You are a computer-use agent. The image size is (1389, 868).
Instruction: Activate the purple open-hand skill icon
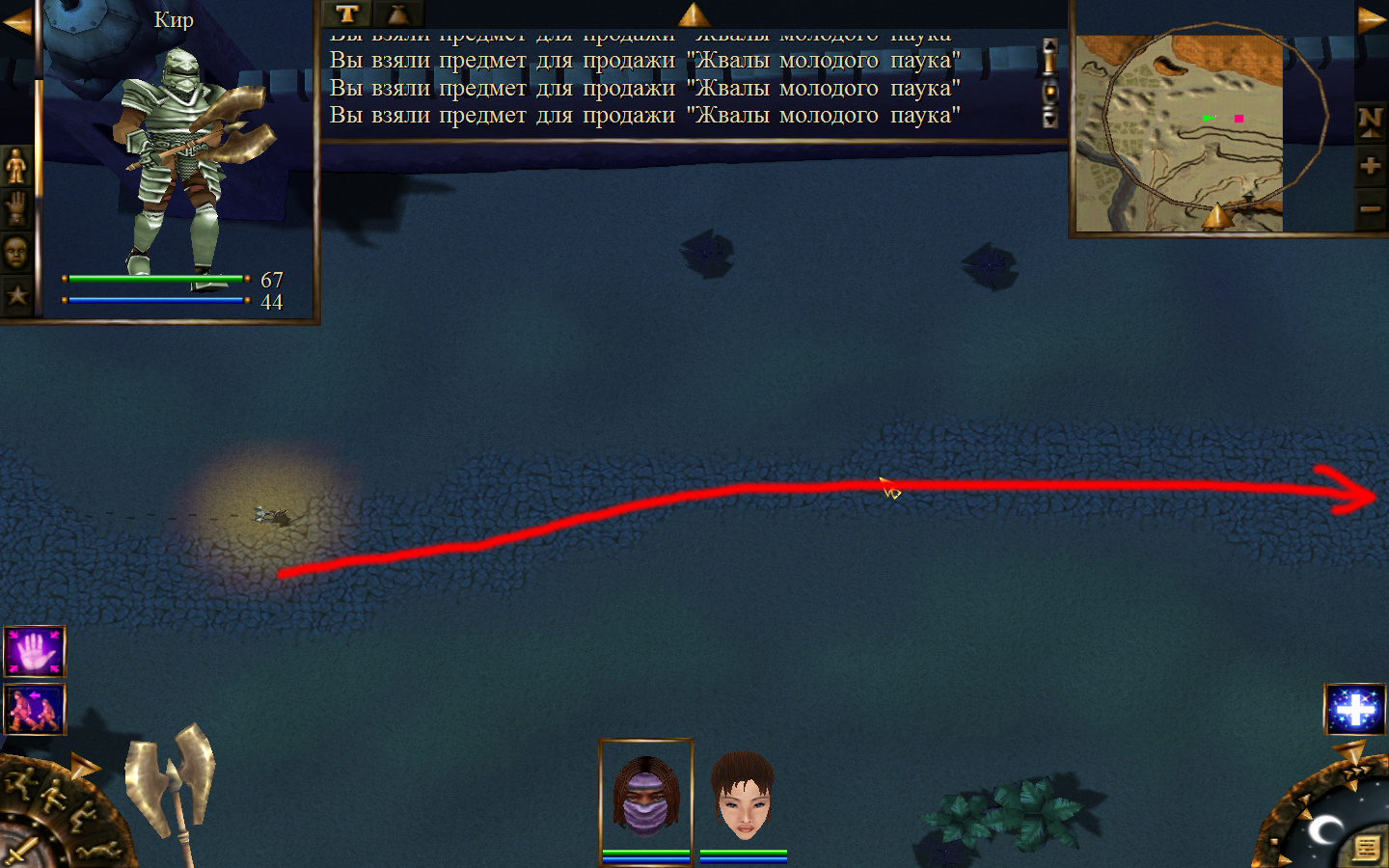35,652
